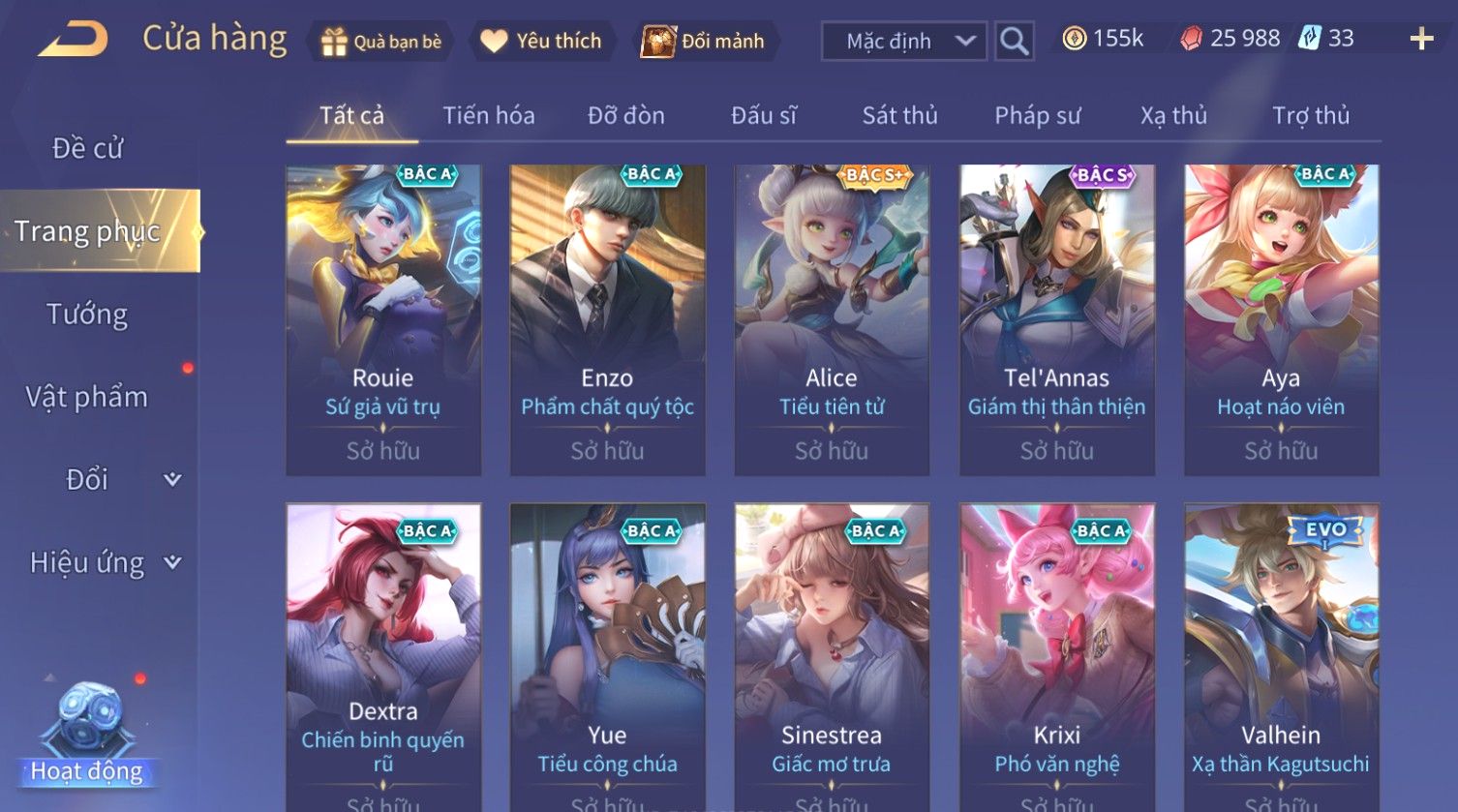Switch to the Tiến hóa tab

tap(488, 116)
